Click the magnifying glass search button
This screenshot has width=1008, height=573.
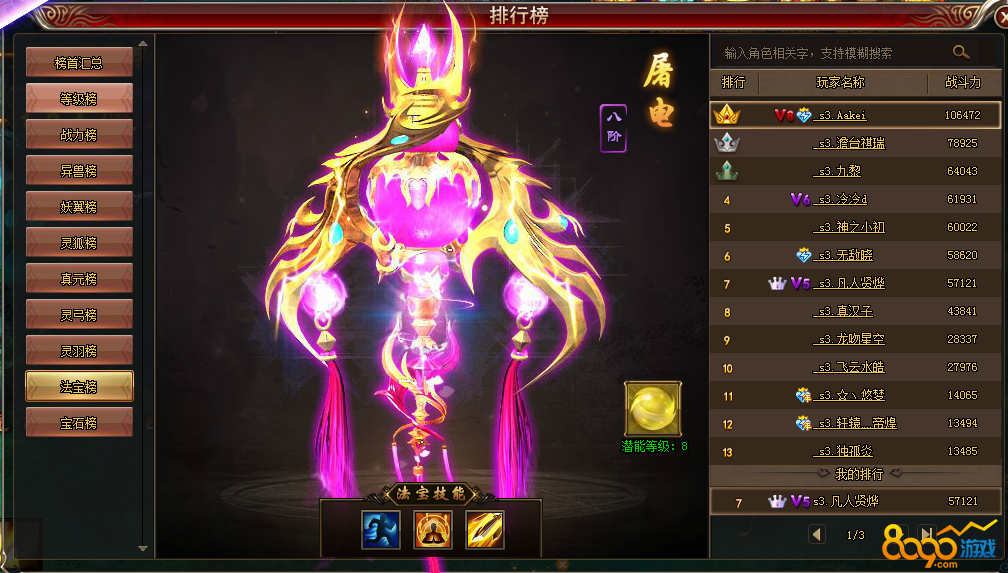click(x=961, y=52)
